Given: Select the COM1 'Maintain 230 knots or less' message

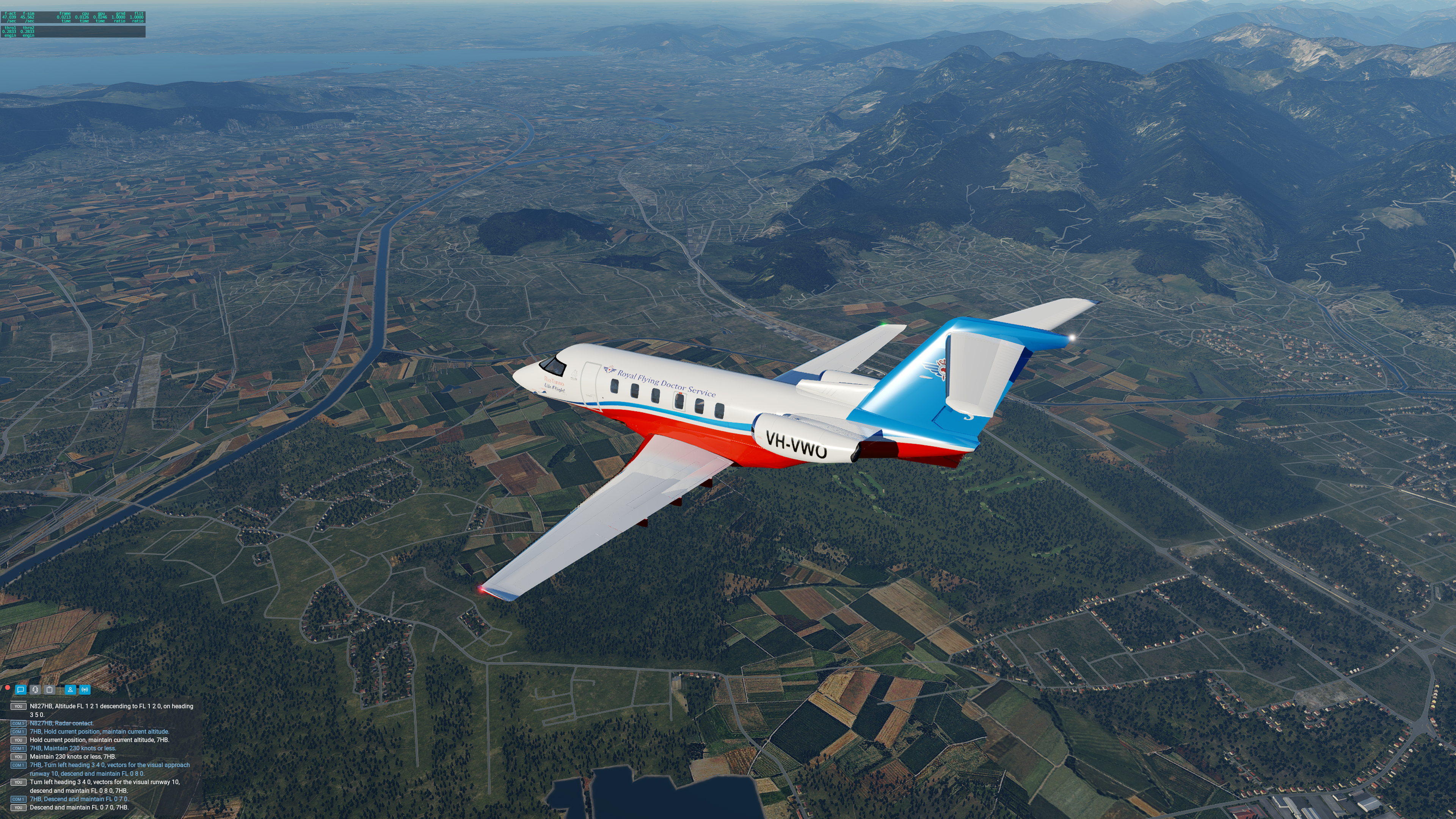Looking at the screenshot, I should point(73,748).
